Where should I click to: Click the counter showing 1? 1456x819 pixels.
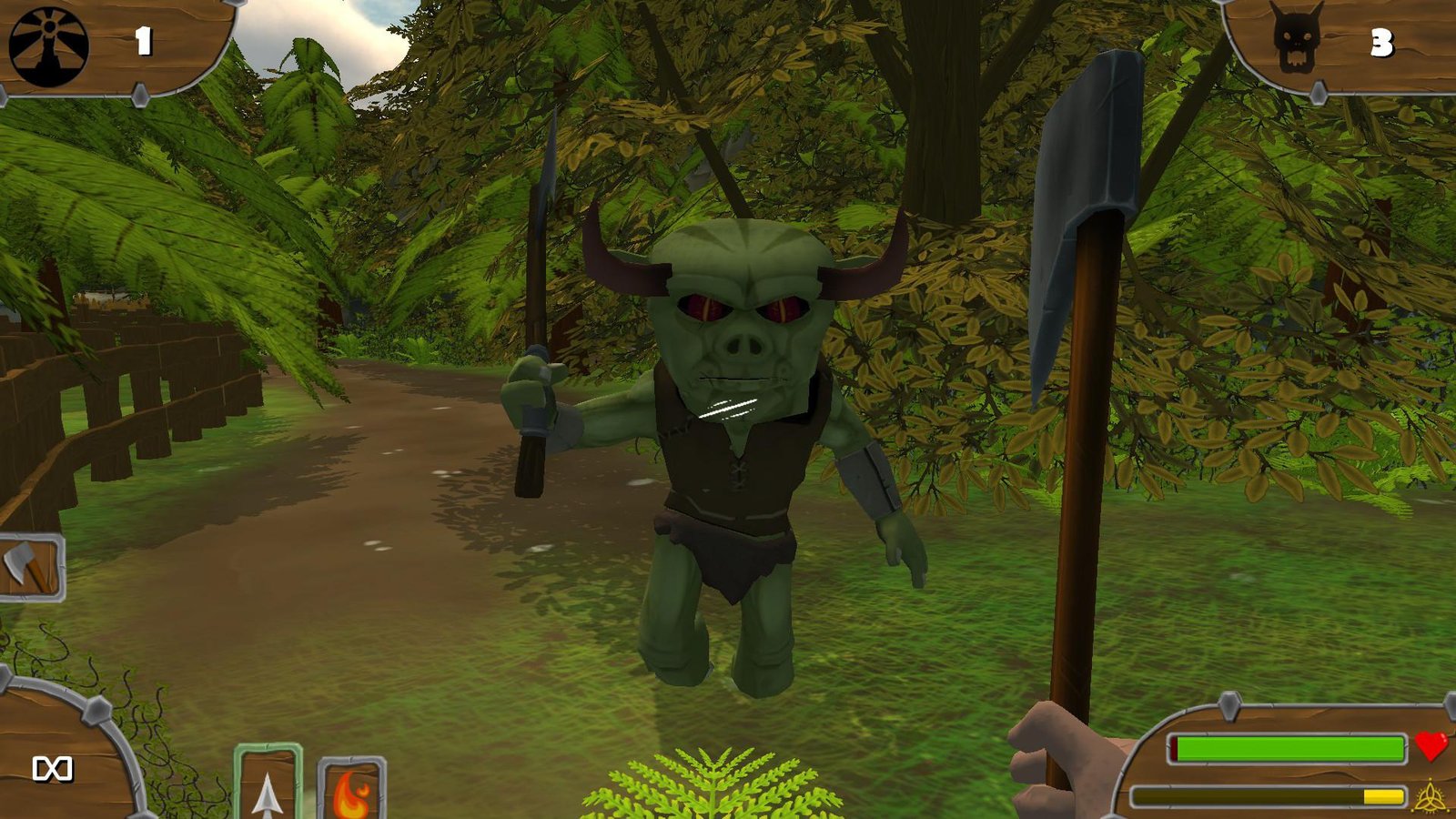click(146, 39)
